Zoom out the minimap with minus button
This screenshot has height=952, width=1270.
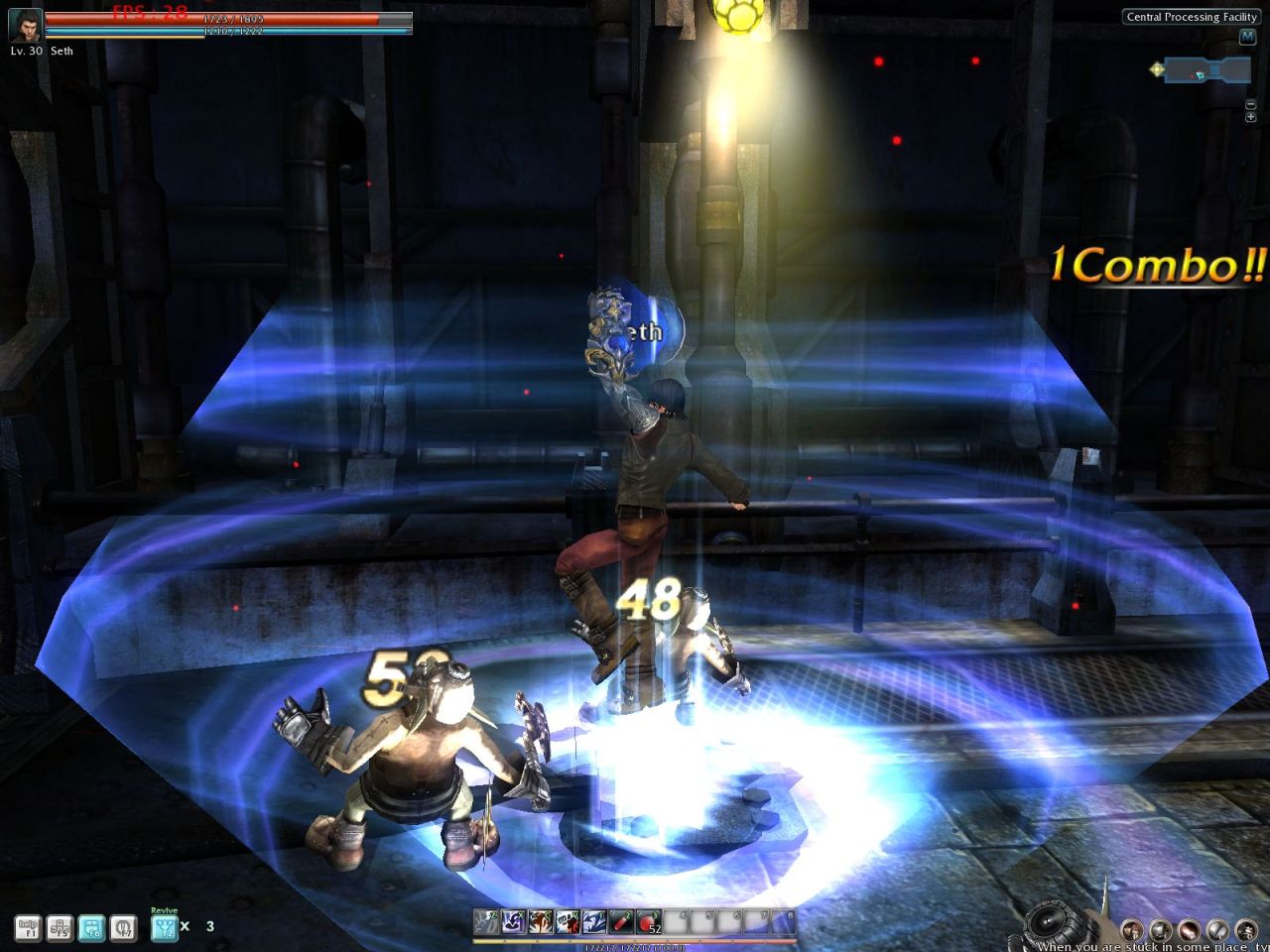pos(1251,104)
